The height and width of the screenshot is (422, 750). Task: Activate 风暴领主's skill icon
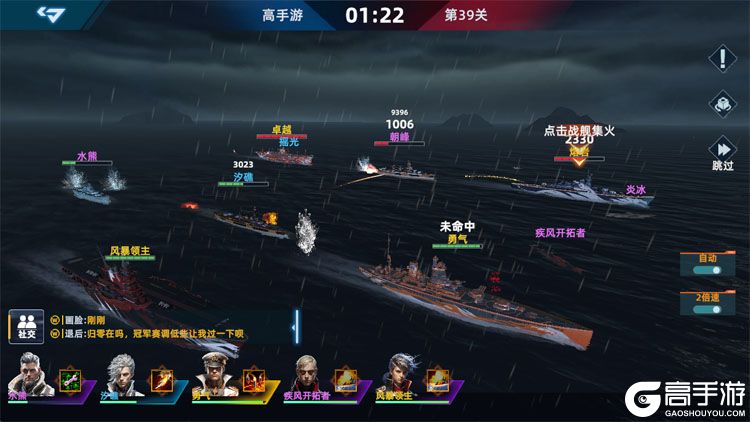click(437, 380)
